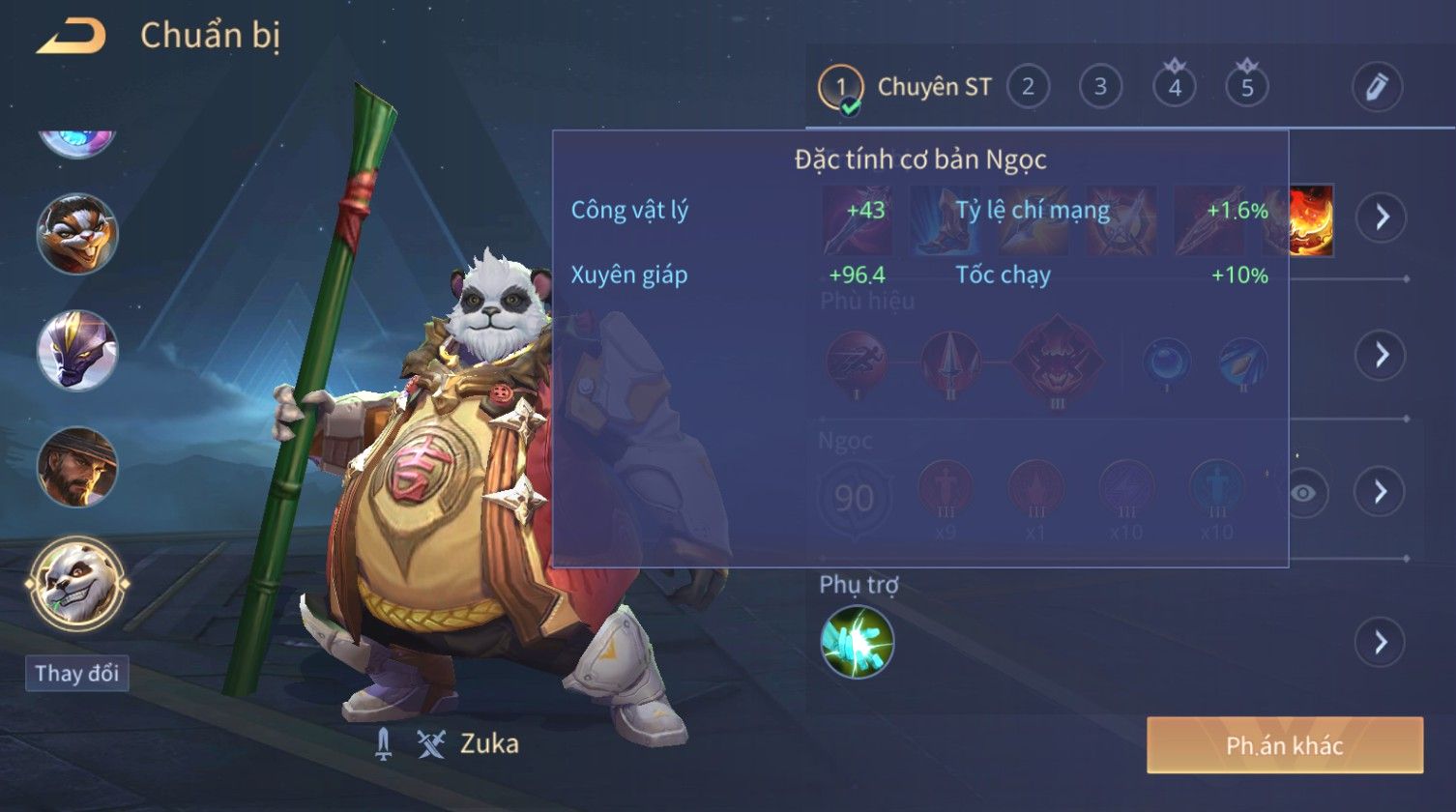Choose the cowboy hat hero portrait
Viewport: 1456px width, 812px height.
(77, 467)
